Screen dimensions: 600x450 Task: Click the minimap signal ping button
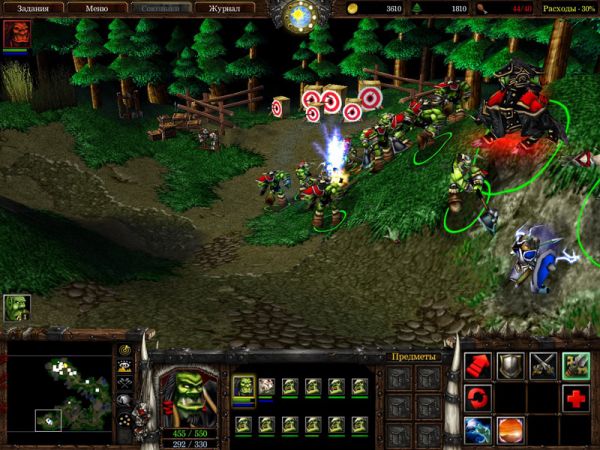pyautogui.click(x=125, y=350)
